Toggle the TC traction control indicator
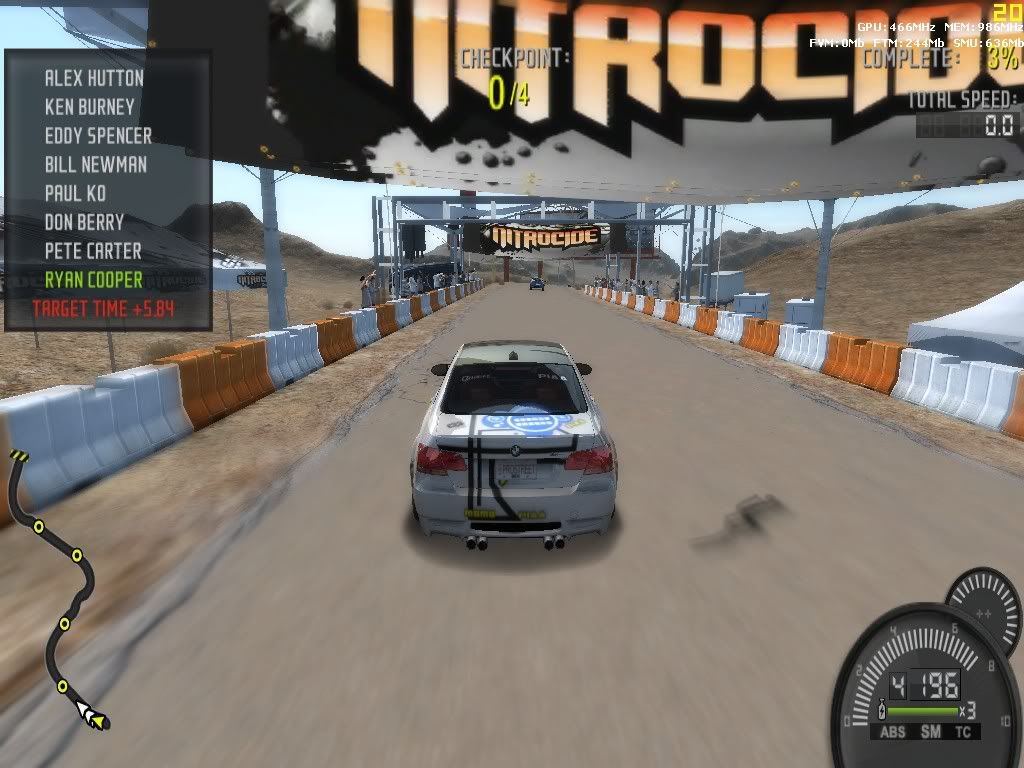The image size is (1024, 768). pyautogui.click(x=964, y=732)
